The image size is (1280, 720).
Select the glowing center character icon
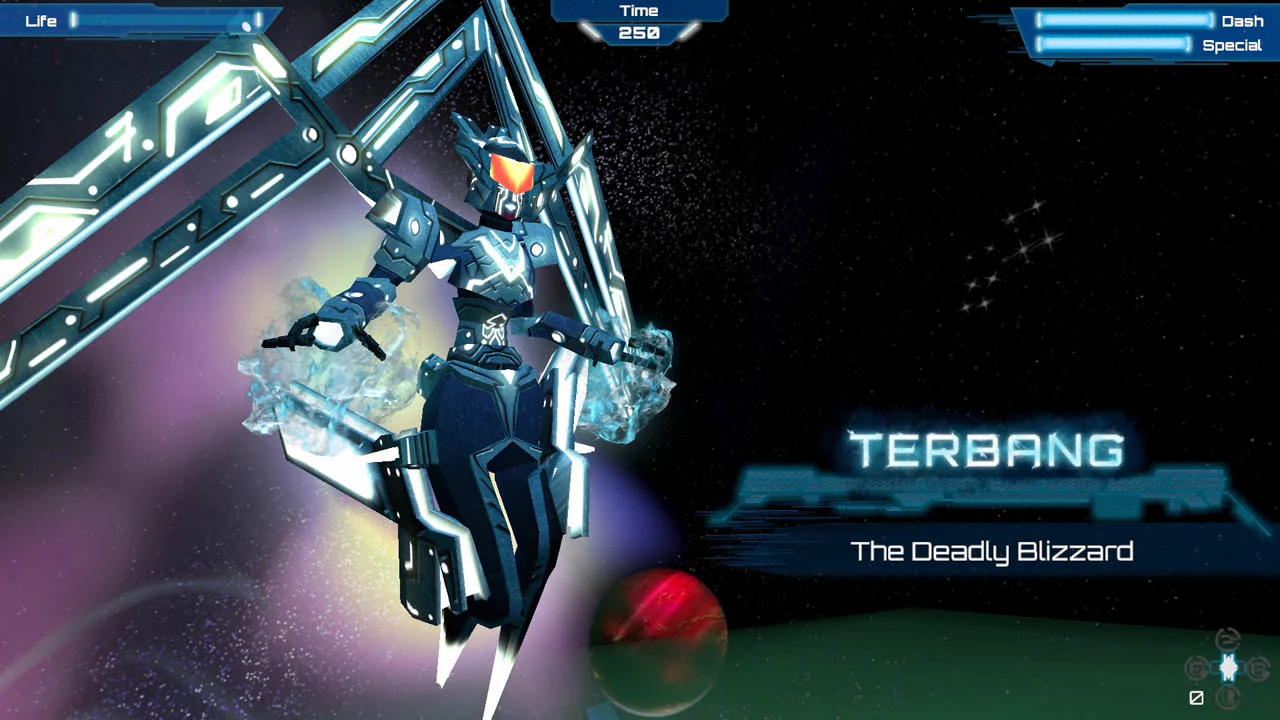pos(1228,667)
